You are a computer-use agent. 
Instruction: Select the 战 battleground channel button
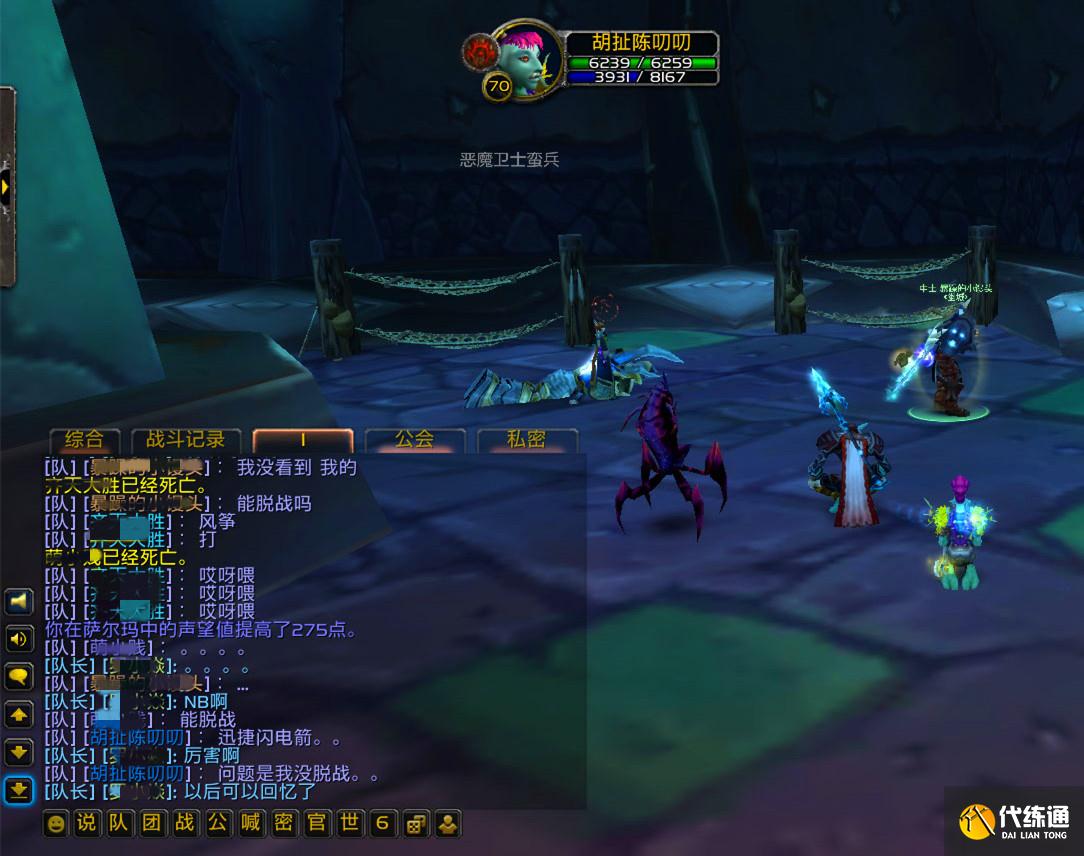(185, 824)
